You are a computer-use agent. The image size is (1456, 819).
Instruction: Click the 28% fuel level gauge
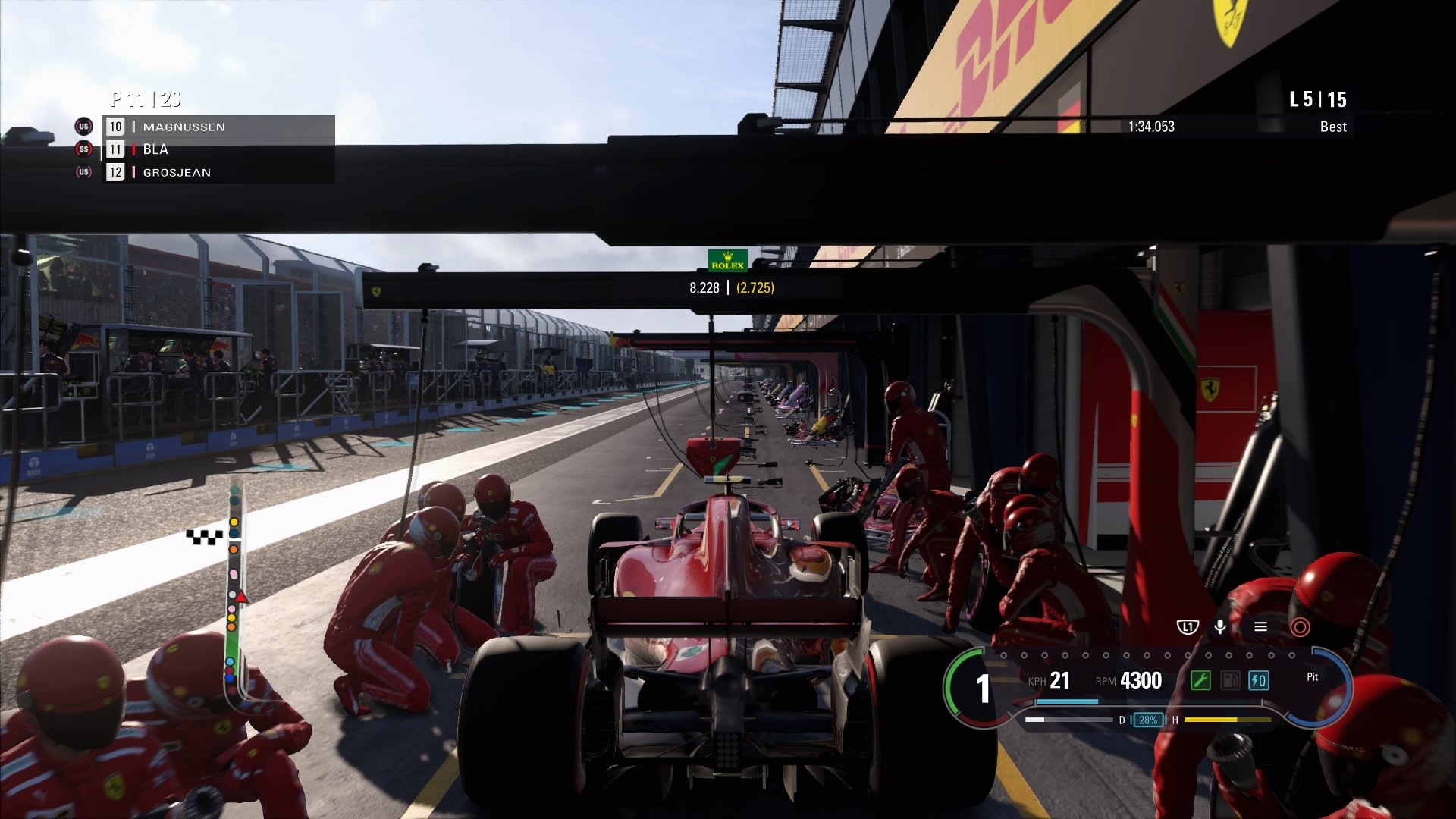(1147, 720)
